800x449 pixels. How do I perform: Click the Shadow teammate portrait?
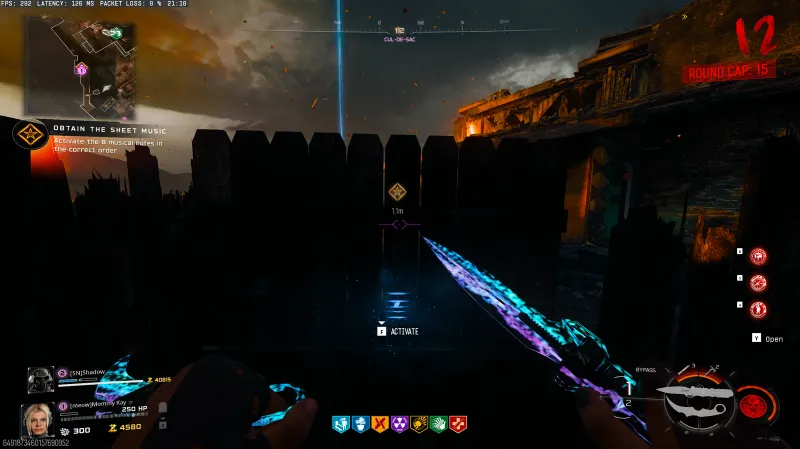pos(41,380)
